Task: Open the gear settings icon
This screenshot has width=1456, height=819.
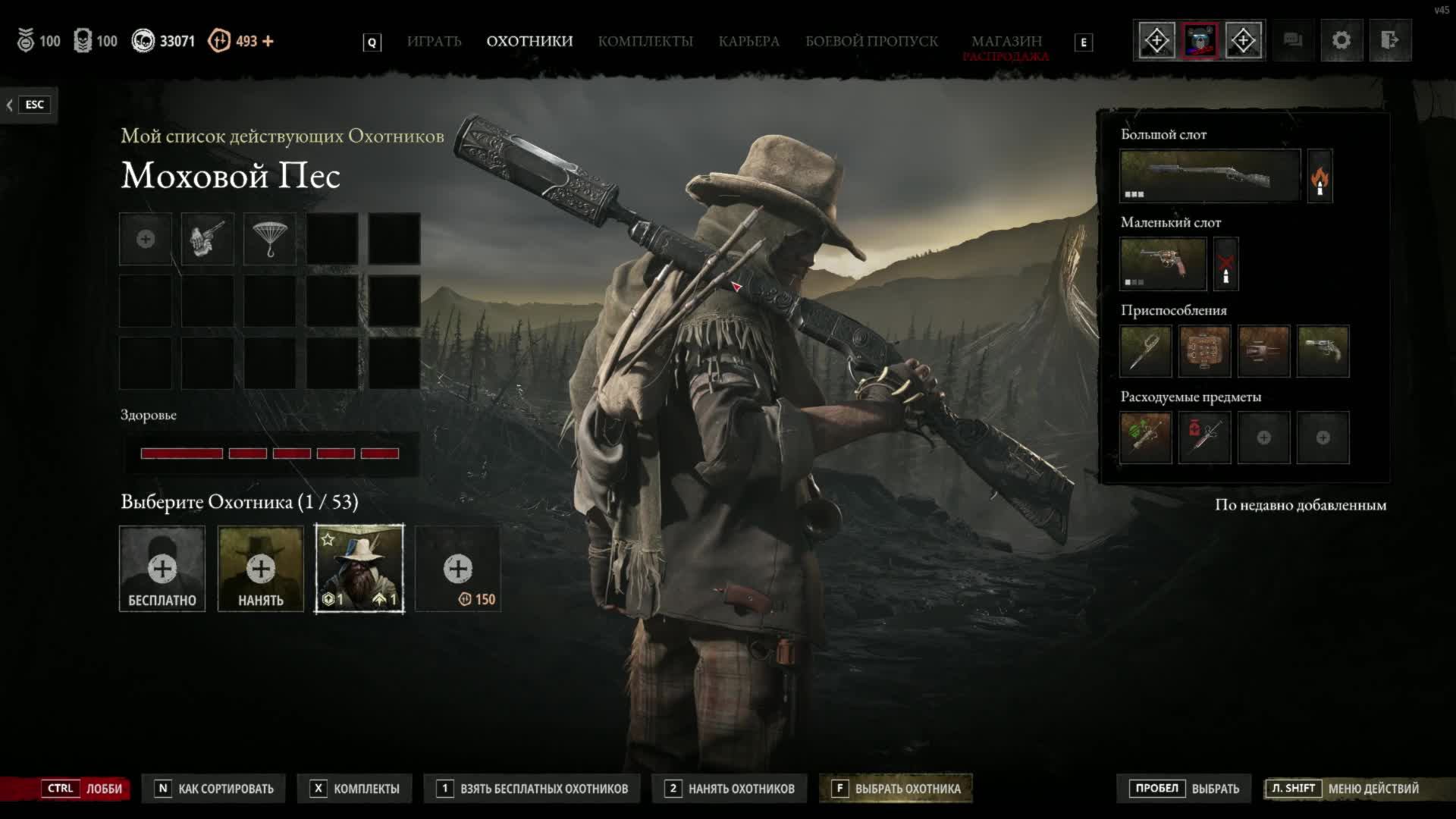Action: [x=1341, y=40]
